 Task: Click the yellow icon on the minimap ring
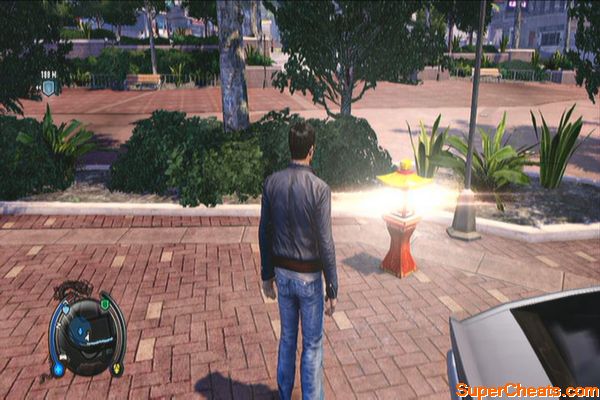(117, 367)
